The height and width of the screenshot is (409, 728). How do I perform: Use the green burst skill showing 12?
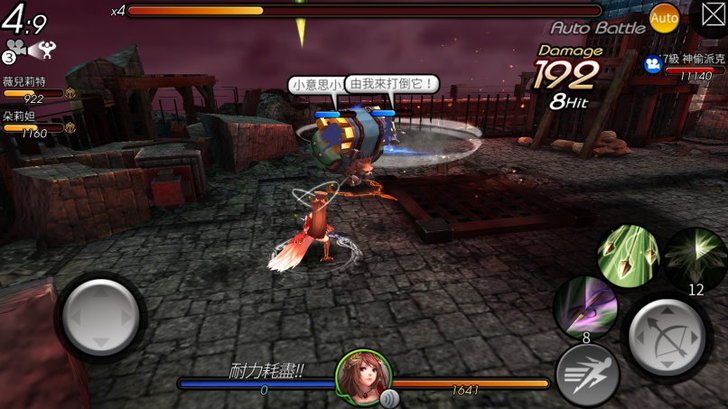pos(695,259)
